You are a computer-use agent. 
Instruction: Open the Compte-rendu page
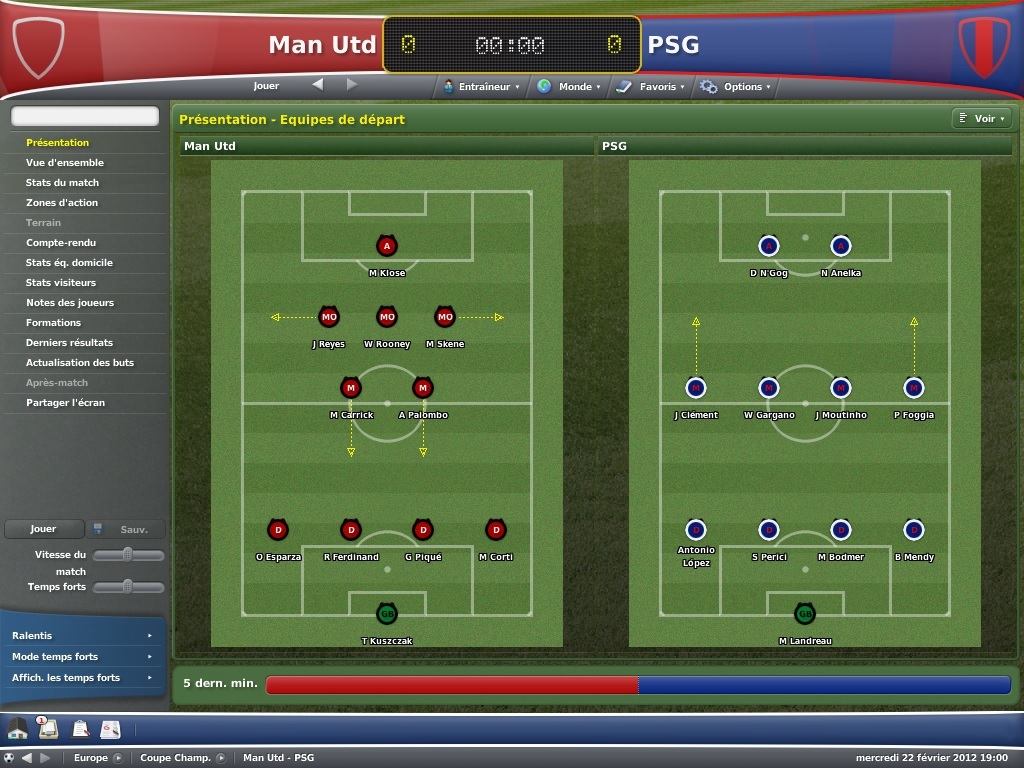pos(61,243)
